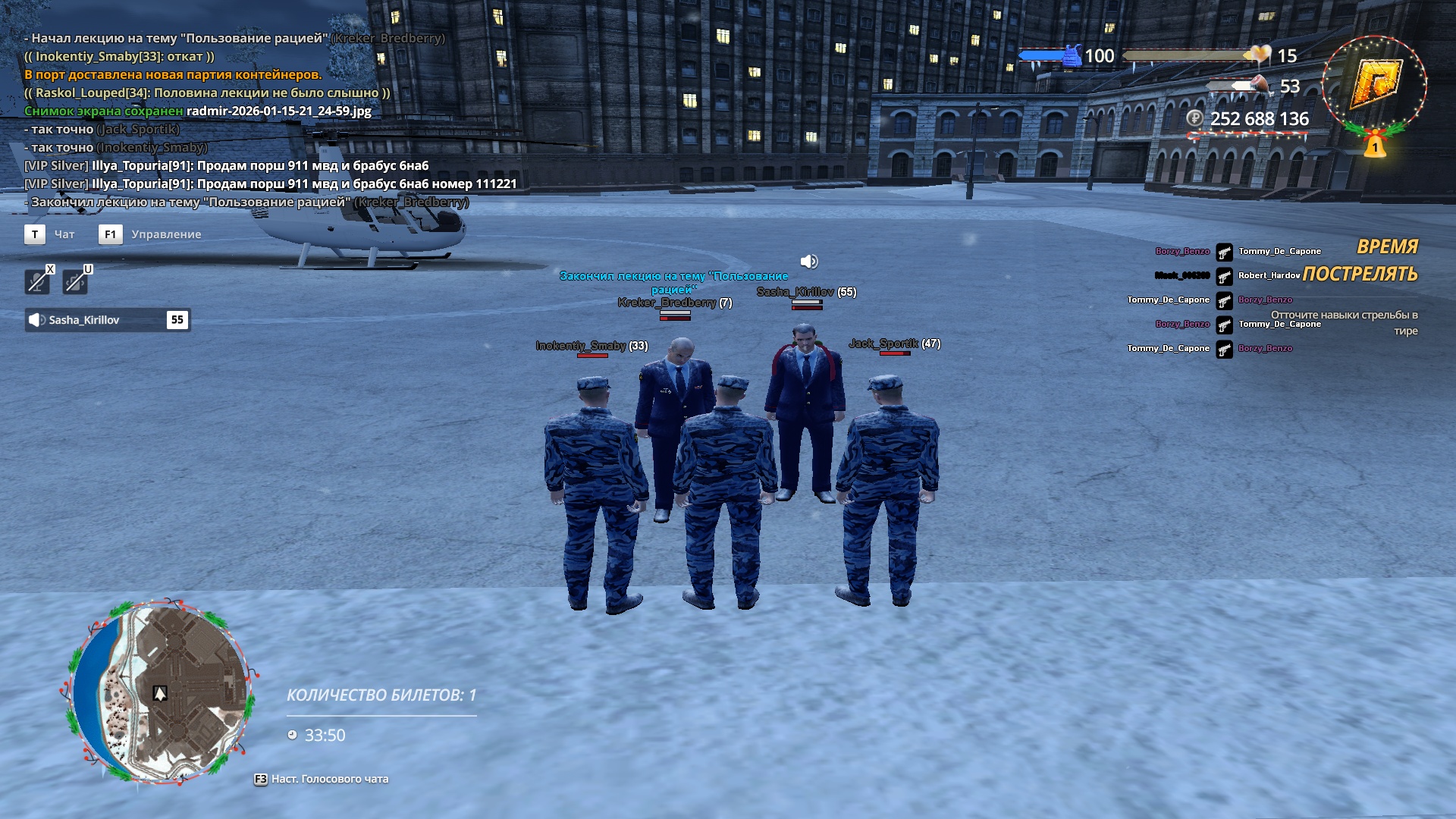Click the golden logo emblem in the wreath

pyautogui.click(x=1375, y=82)
